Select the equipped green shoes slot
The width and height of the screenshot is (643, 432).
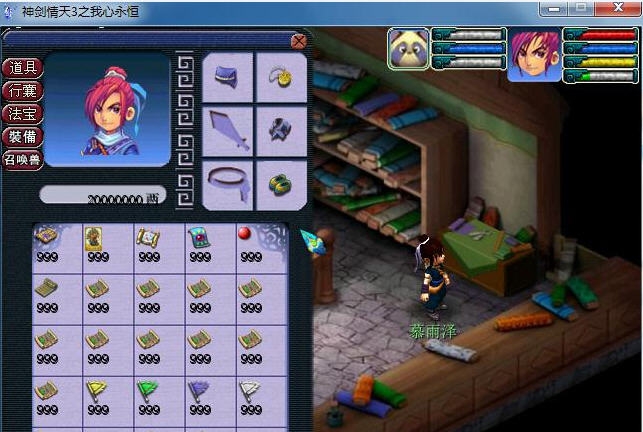click(x=281, y=184)
